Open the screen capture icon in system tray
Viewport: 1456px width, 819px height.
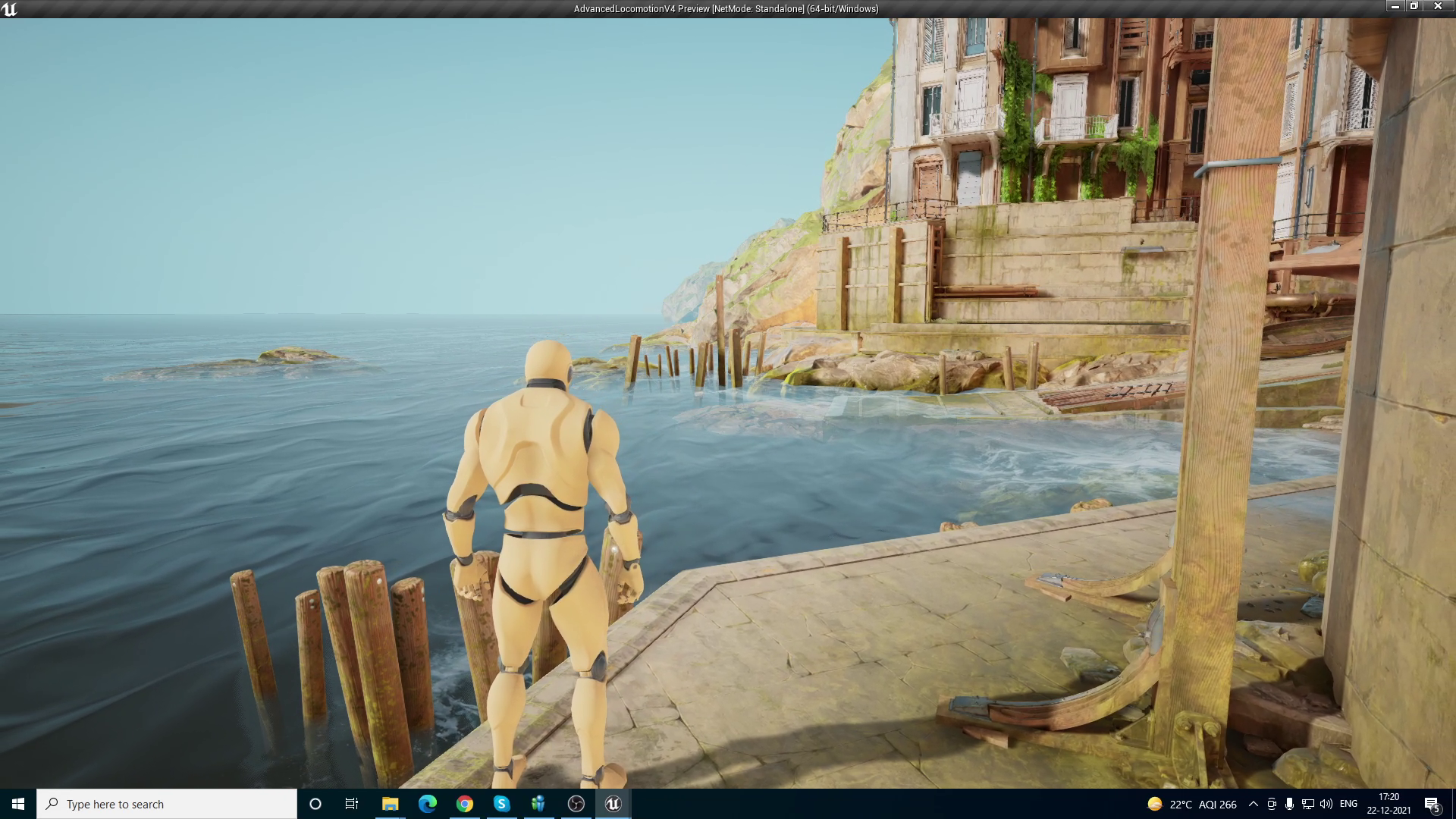tap(1272, 804)
